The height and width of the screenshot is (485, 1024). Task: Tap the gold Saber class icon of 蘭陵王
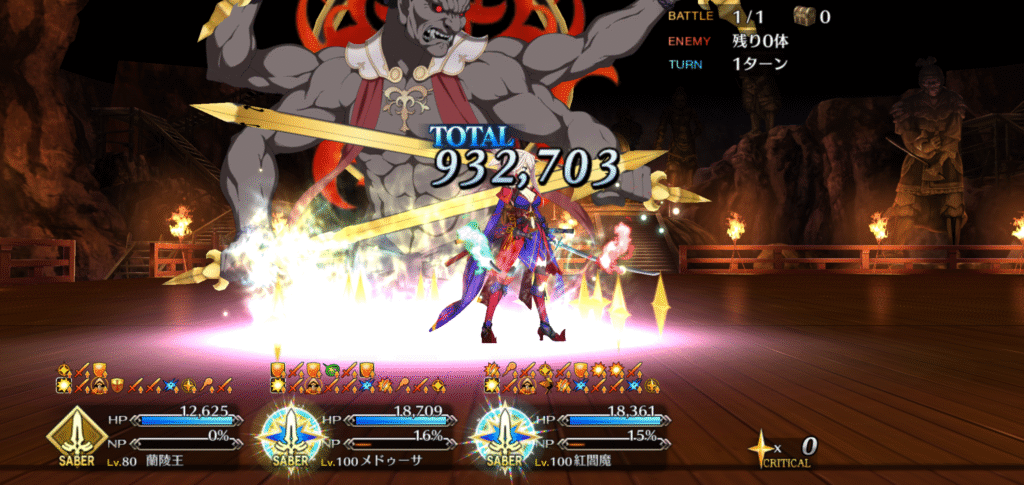click(x=76, y=435)
